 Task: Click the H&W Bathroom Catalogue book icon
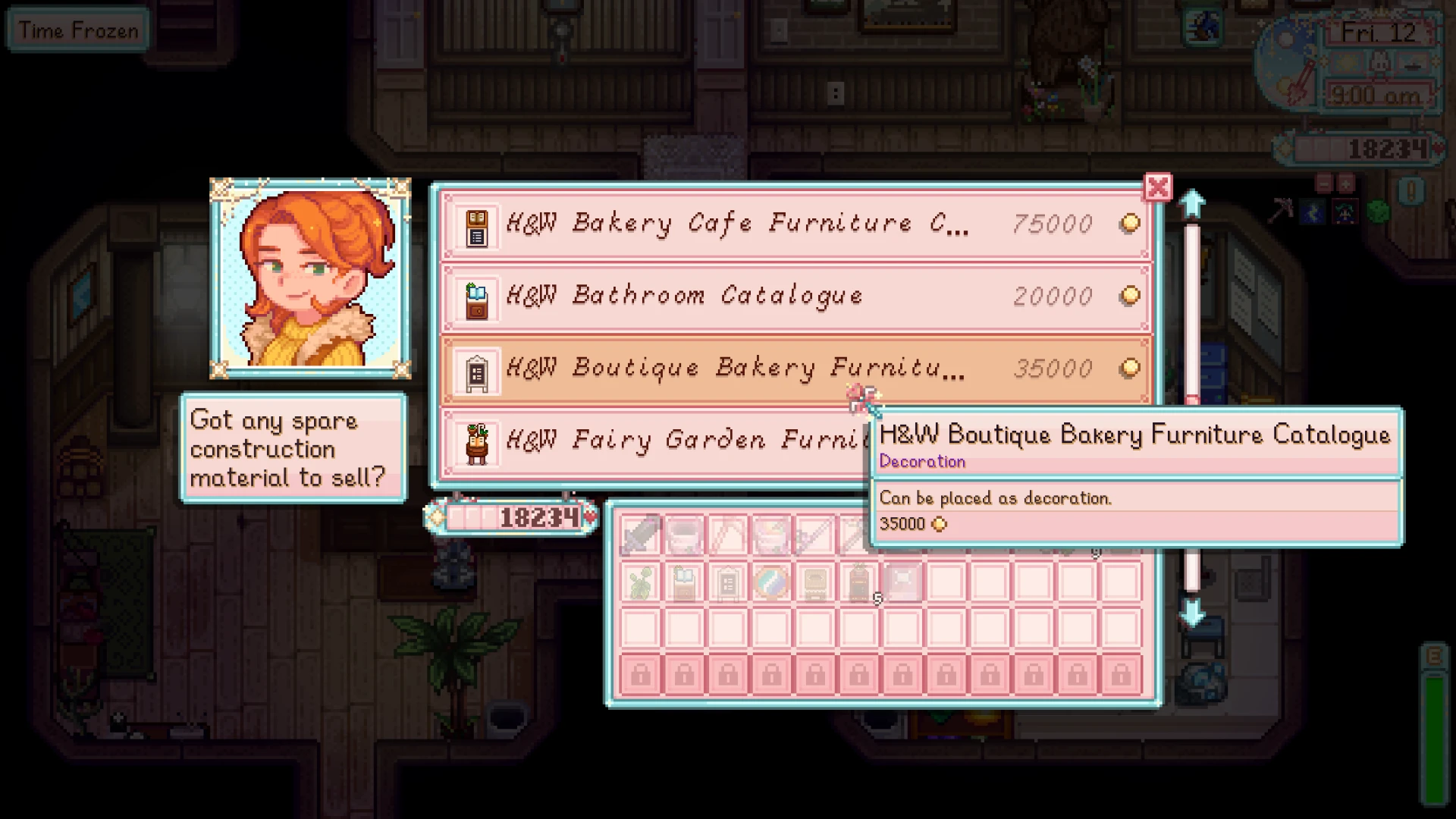point(477,297)
